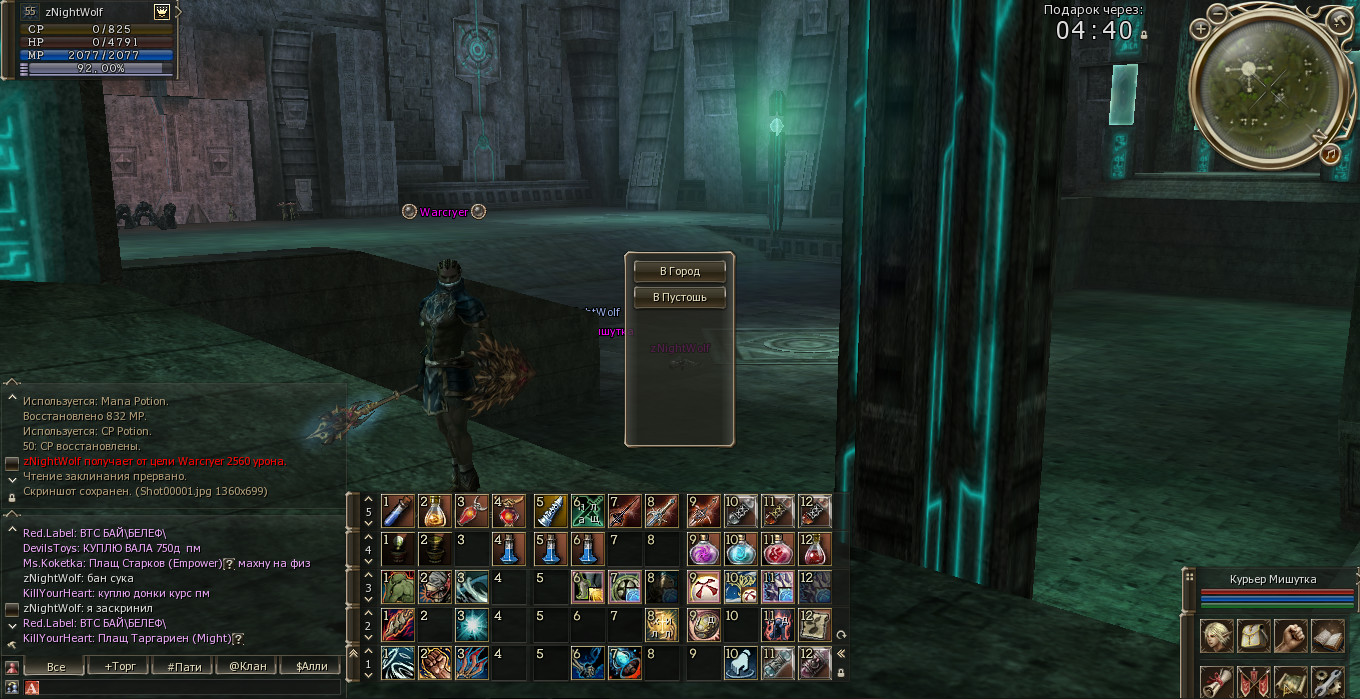Viewport: 1360px width, 699px height.
Task: Click the crown icon beside zNightWolf name
Action: (162, 12)
